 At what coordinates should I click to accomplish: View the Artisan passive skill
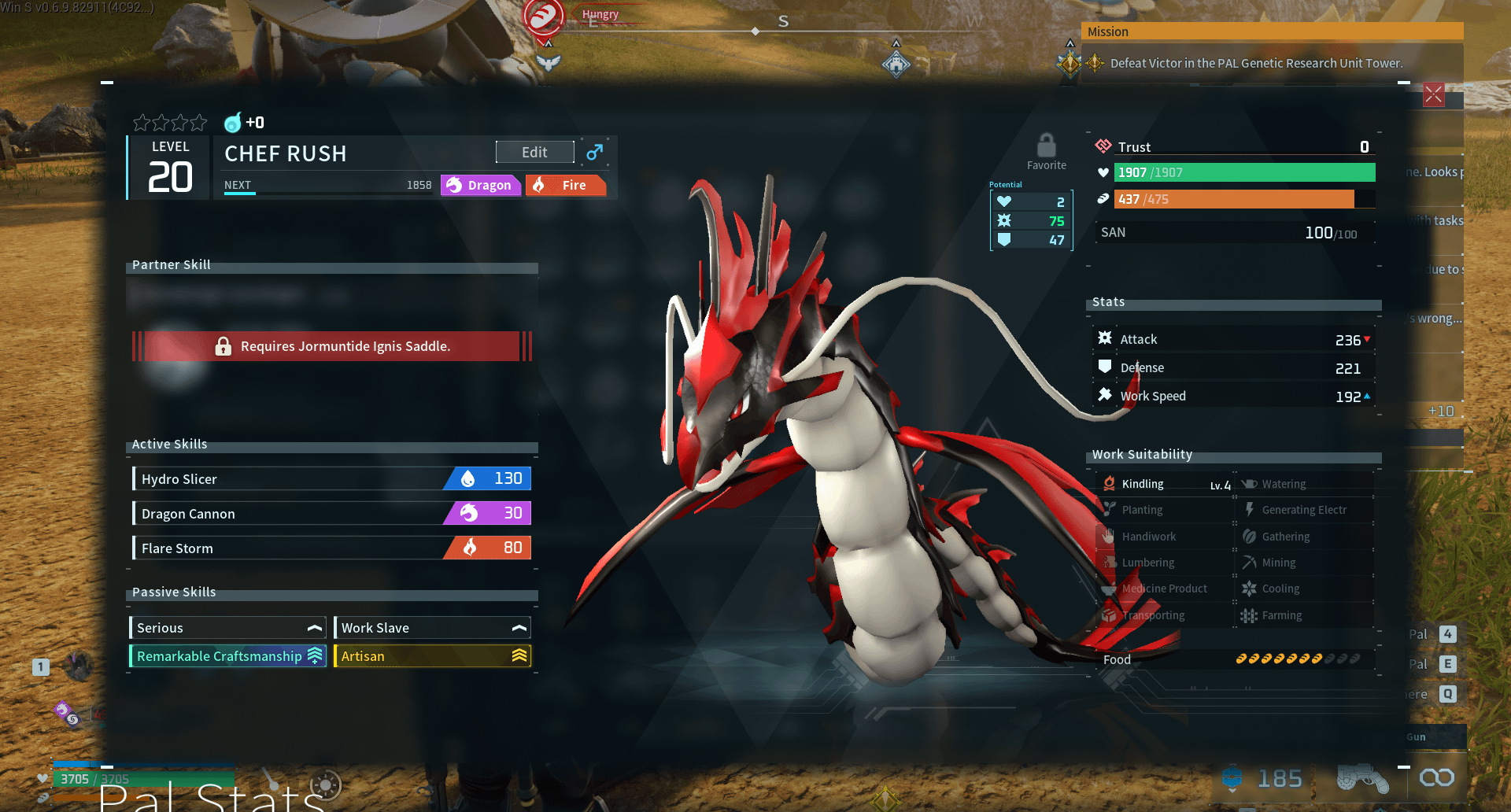coord(432,656)
